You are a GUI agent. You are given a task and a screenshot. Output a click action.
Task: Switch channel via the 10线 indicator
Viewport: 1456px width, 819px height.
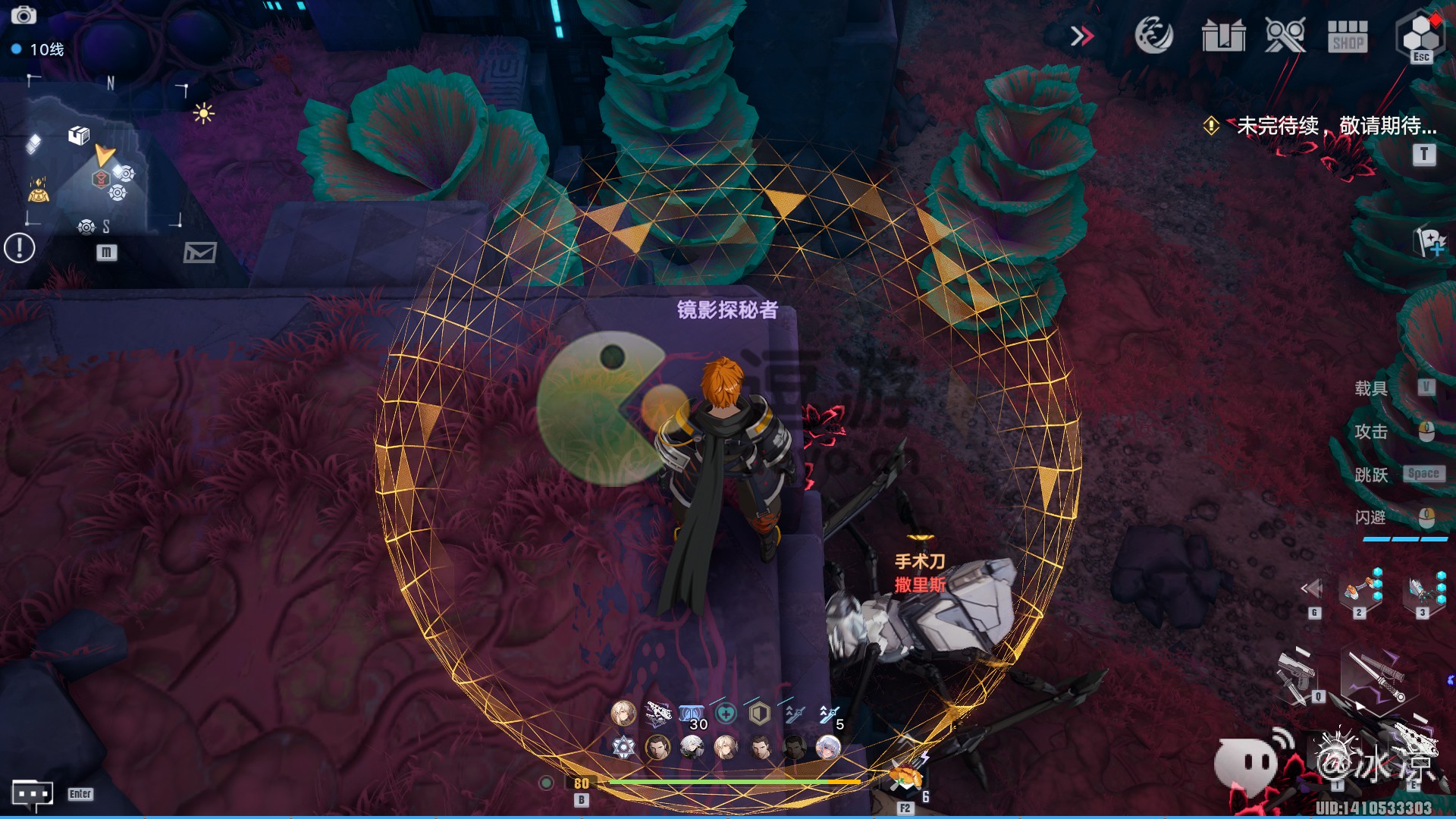[x=39, y=49]
